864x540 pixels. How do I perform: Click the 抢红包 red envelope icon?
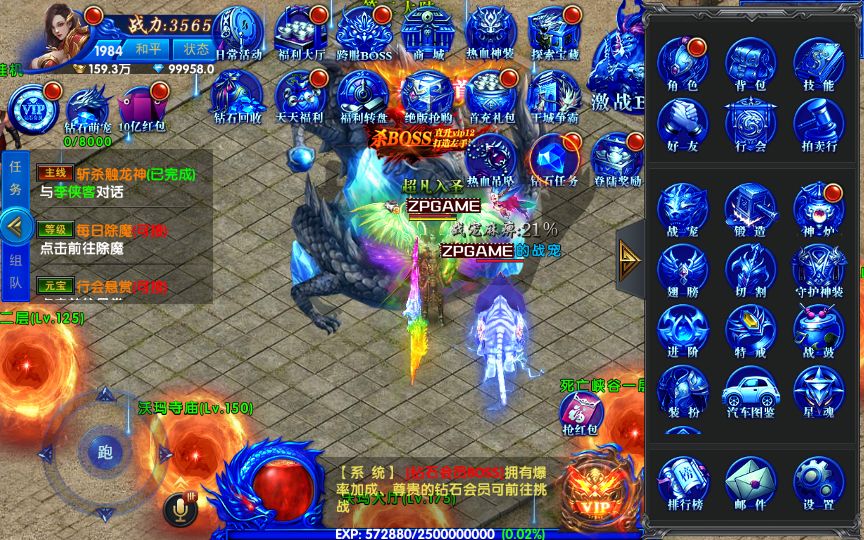coord(580,412)
